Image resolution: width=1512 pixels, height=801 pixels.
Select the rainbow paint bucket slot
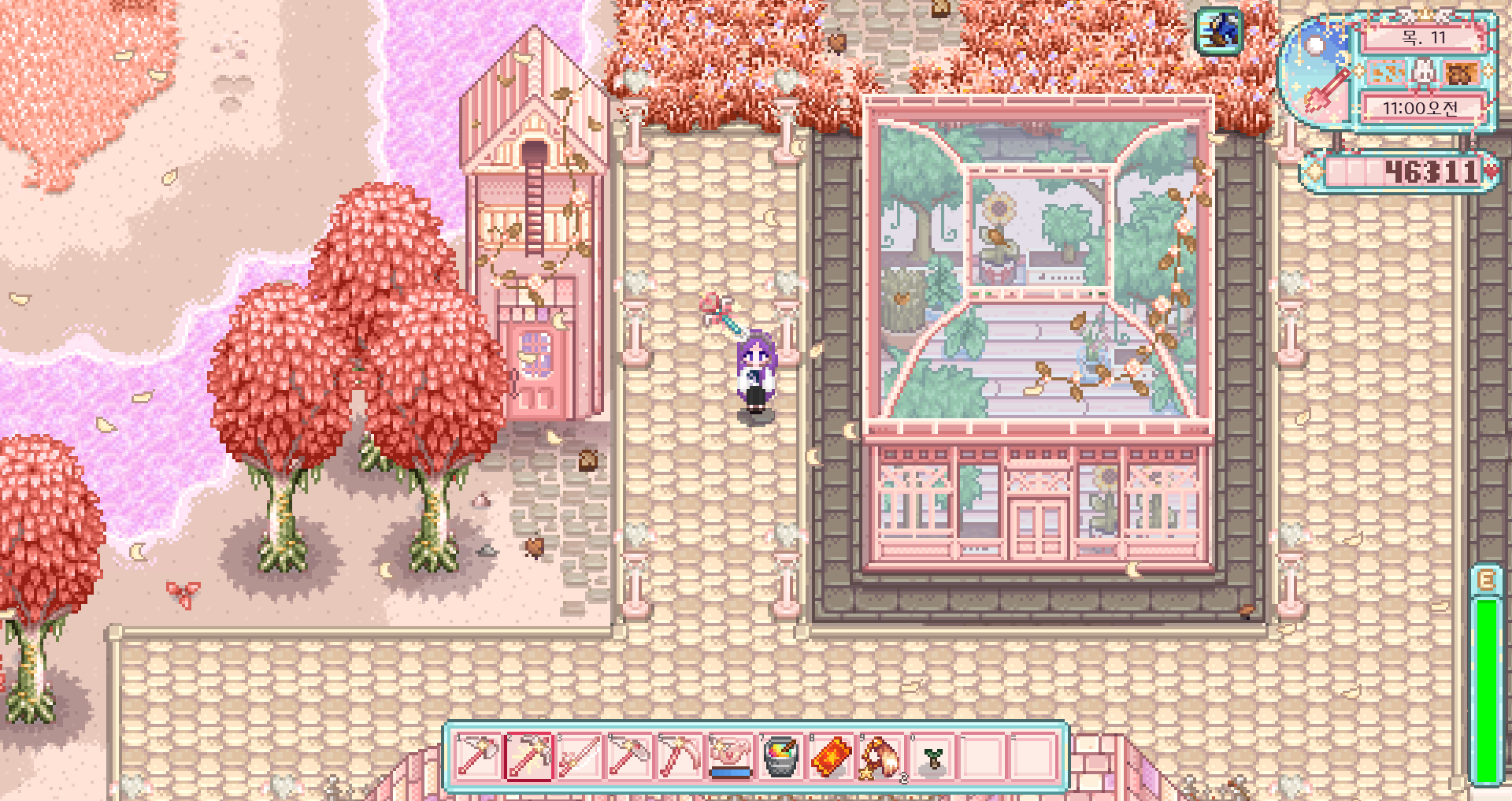pyautogui.click(x=780, y=757)
